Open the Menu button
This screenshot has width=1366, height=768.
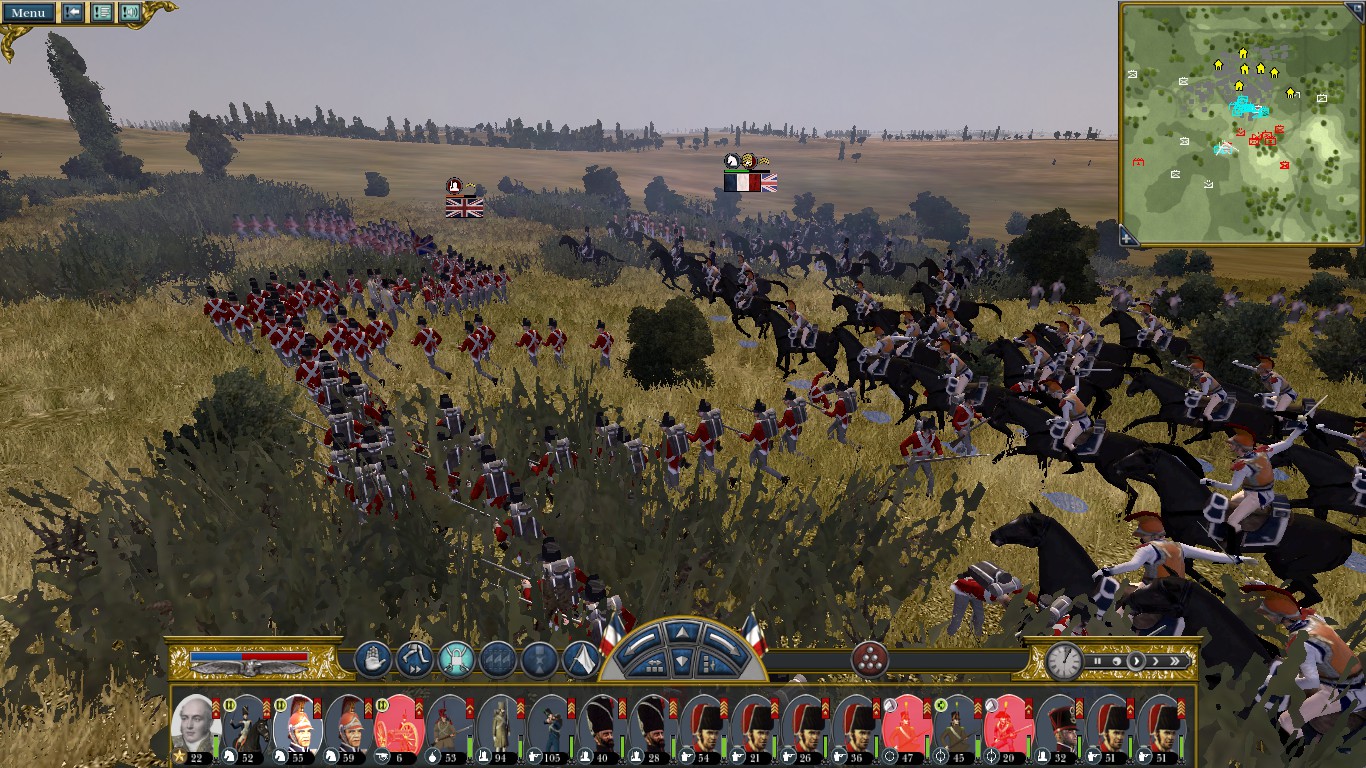(x=28, y=13)
